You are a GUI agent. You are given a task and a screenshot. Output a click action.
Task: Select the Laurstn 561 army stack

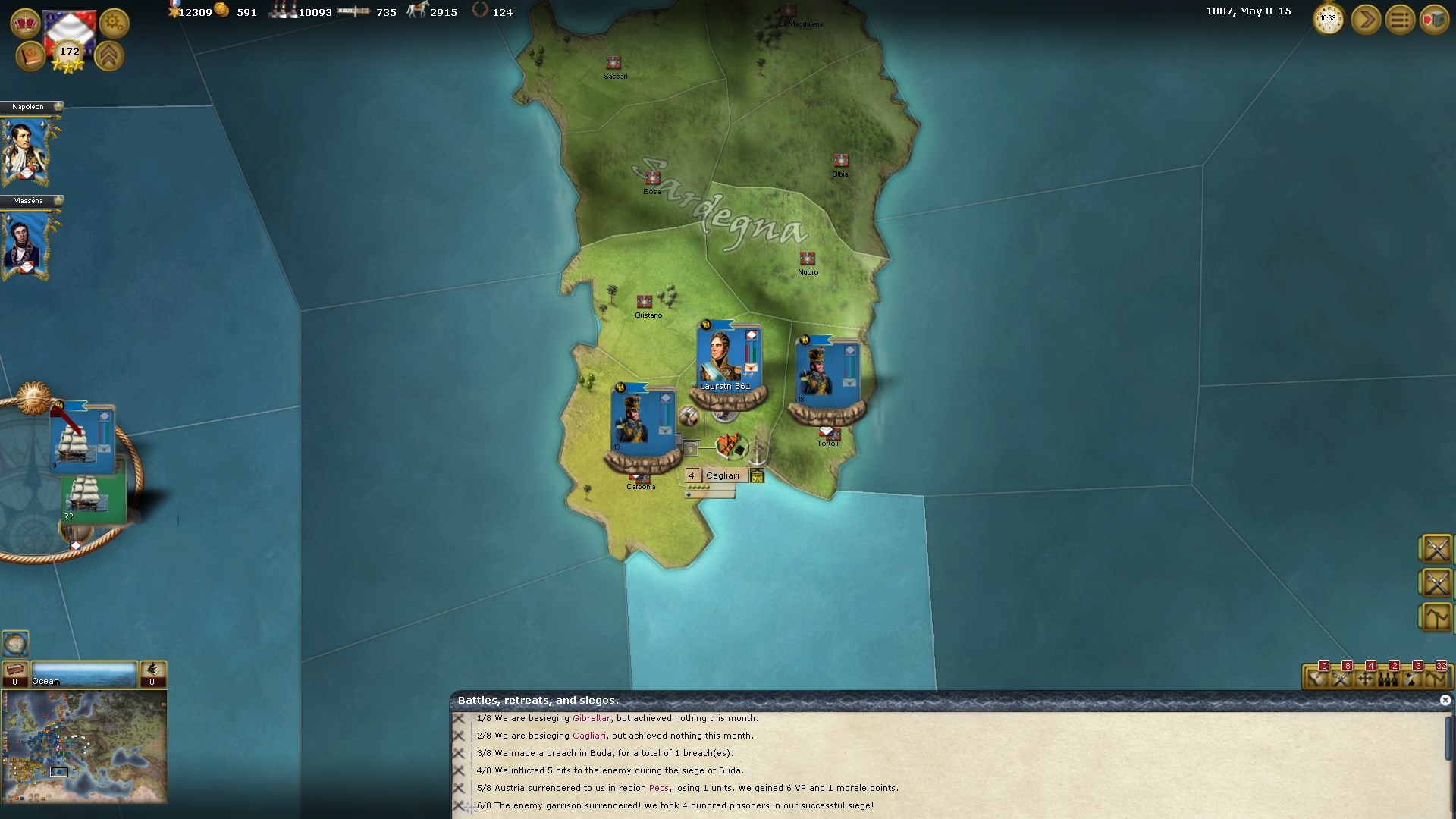pos(726,362)
